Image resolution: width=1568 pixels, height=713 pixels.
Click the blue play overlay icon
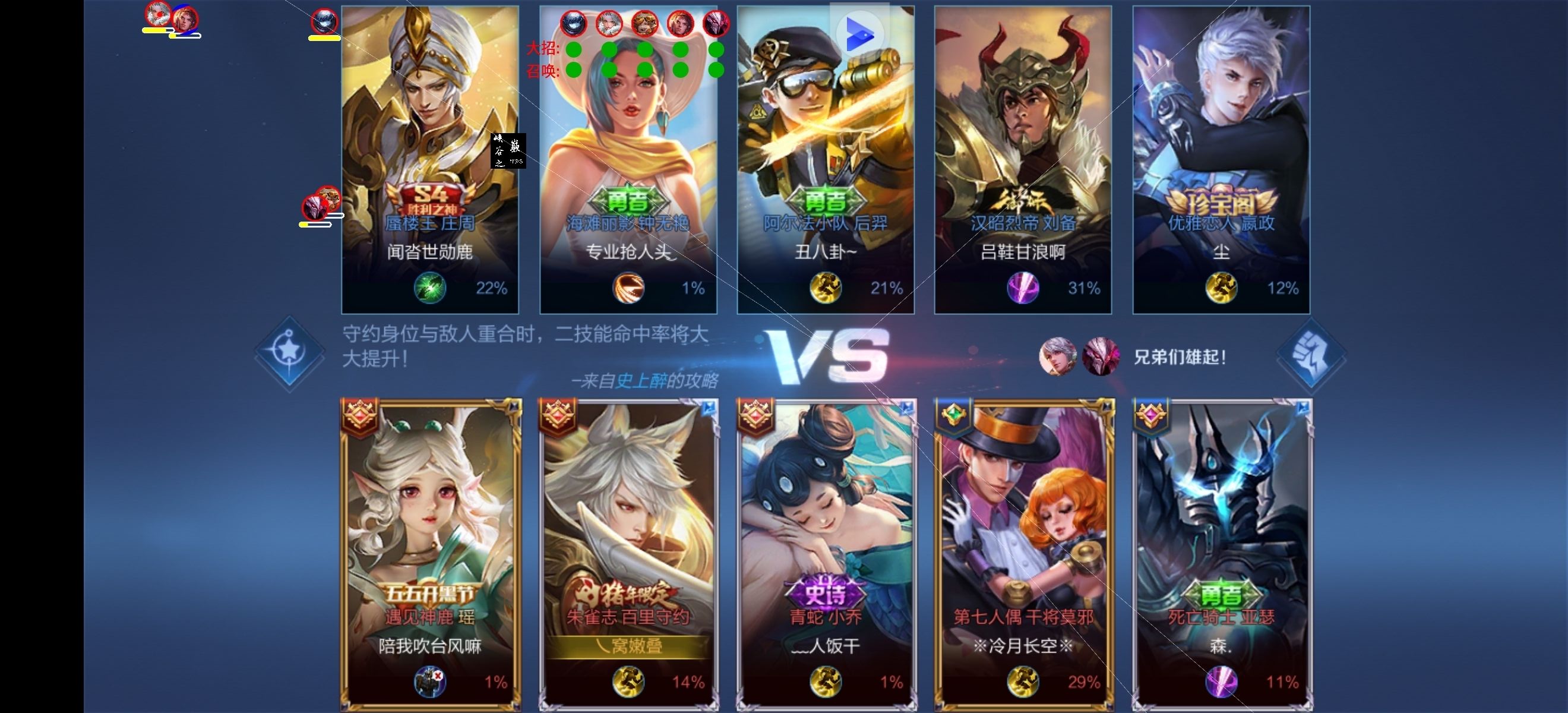click(x=859, y=33)
